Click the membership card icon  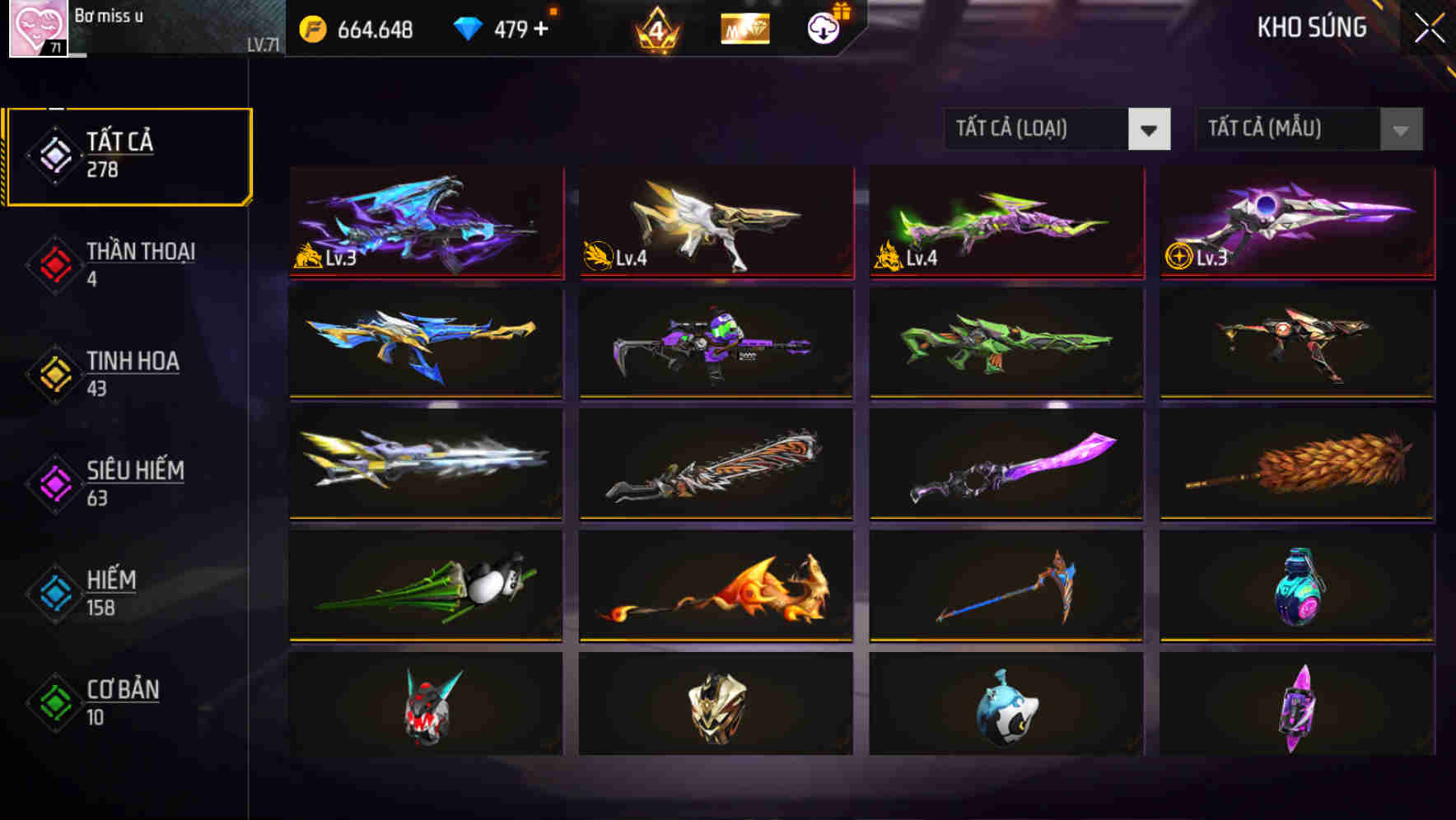[x=744, y=29]
